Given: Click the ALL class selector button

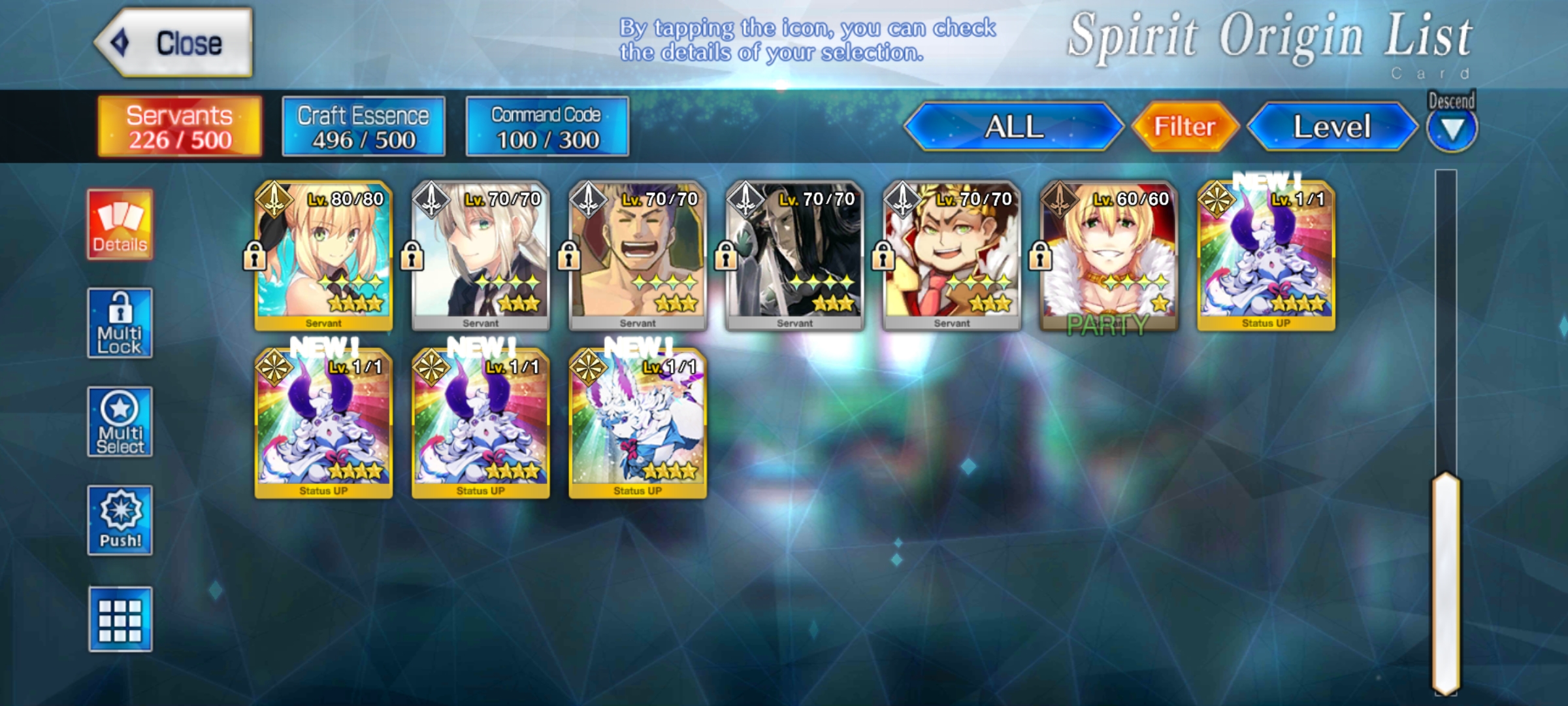Looking at the screenshot, I should coord(1013,127).
